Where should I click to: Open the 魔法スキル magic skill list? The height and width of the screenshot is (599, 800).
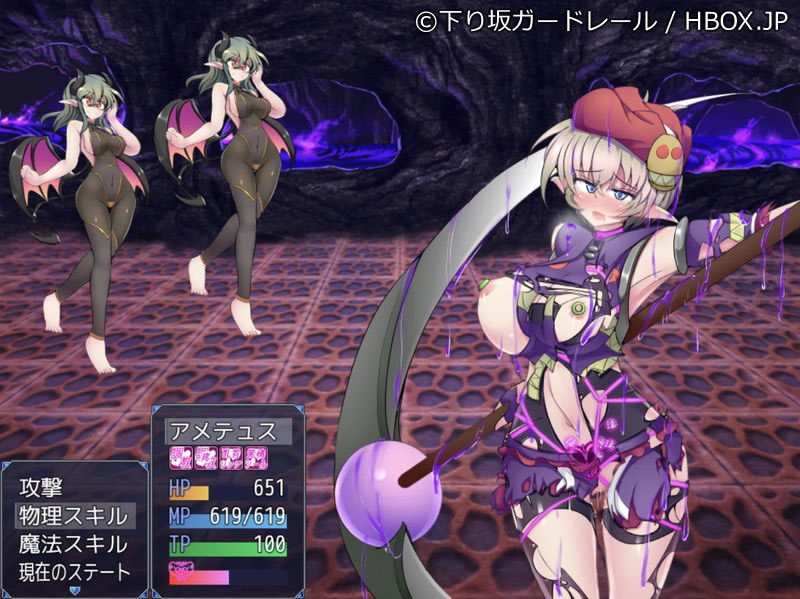[x=72, y=545]
